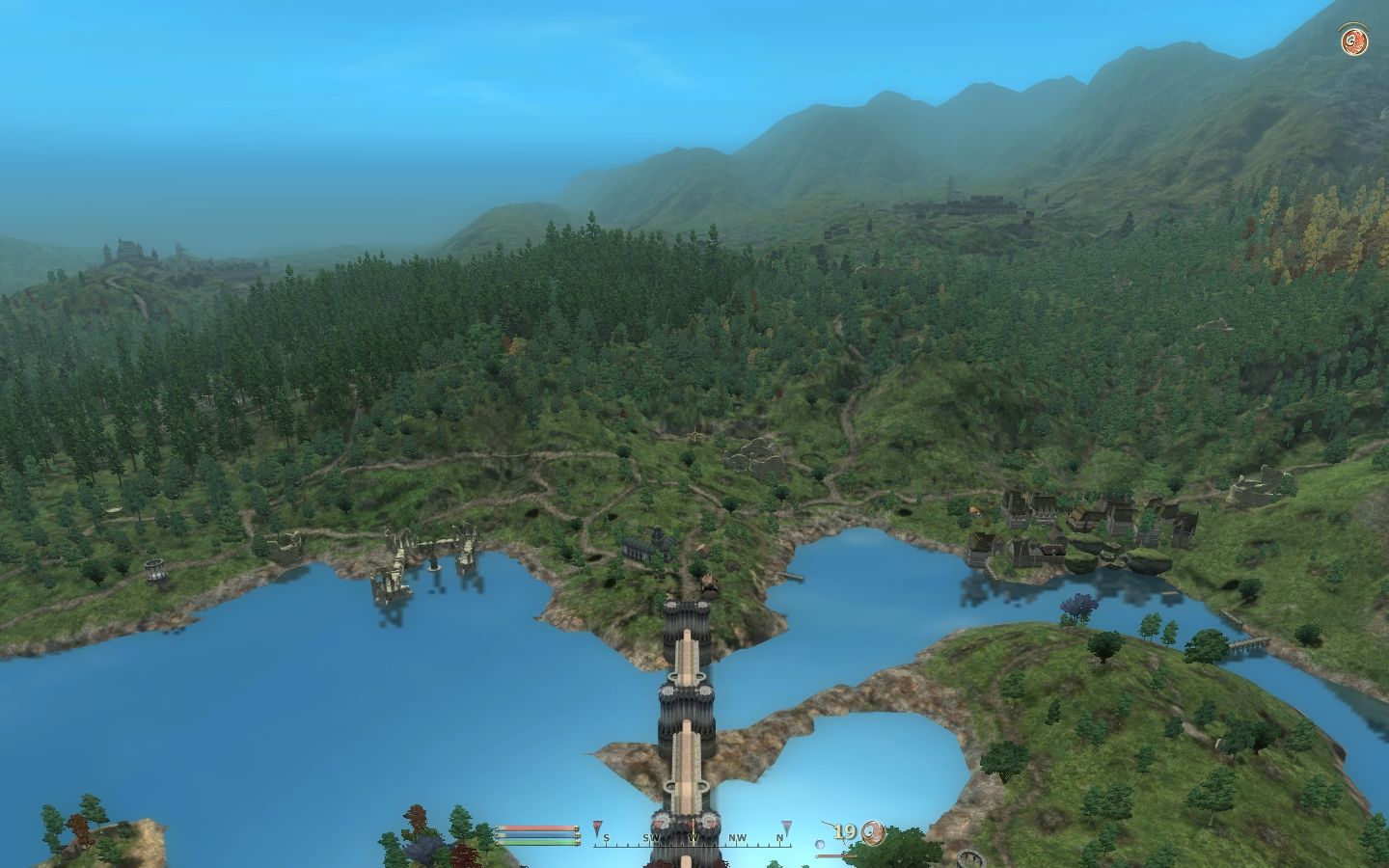Click the NW label on the compass strip
The height and width of the screenshot is (868, 1389).
click(737, 839)
